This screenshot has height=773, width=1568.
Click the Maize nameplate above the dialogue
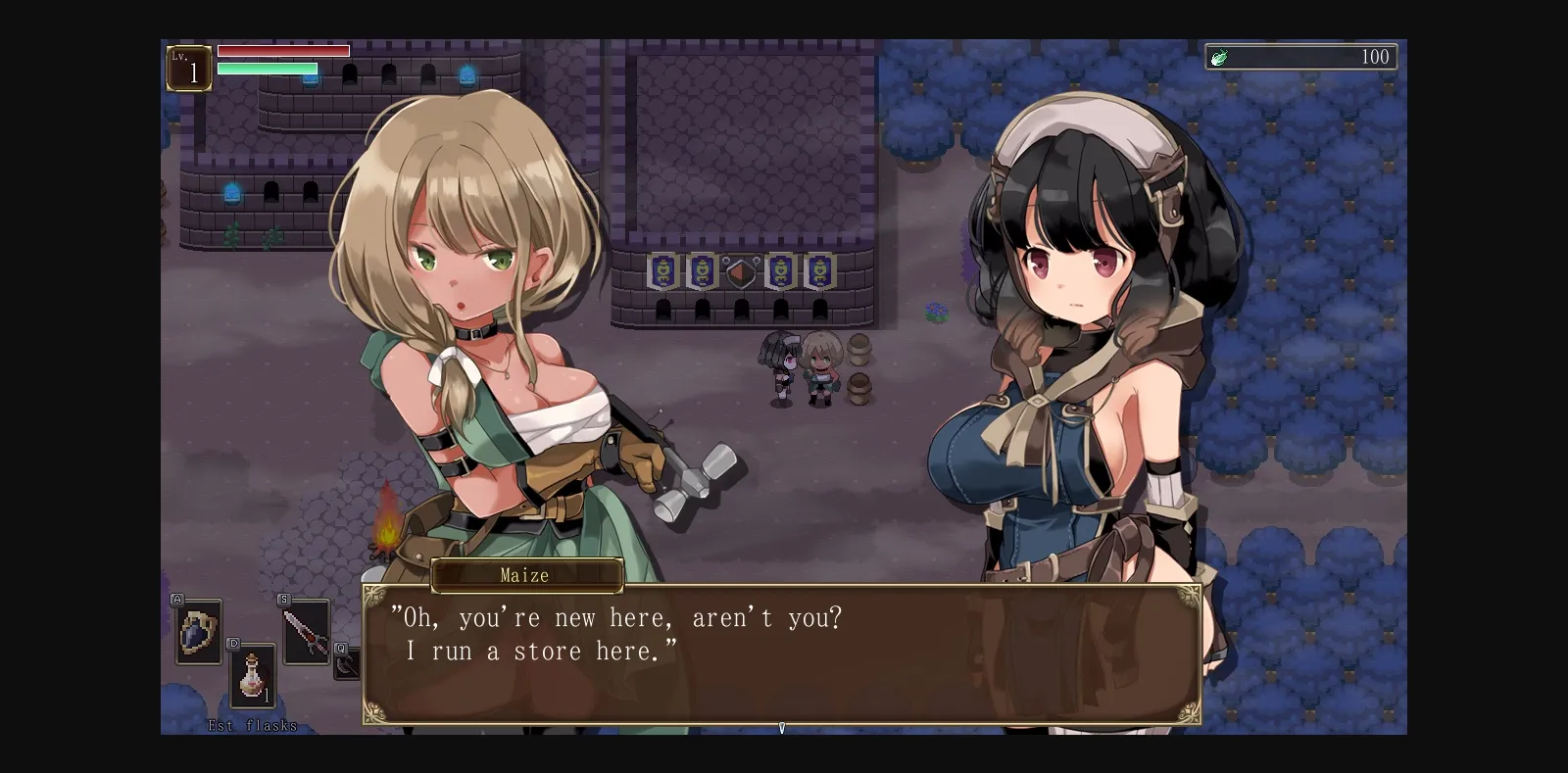pos(526,576)
